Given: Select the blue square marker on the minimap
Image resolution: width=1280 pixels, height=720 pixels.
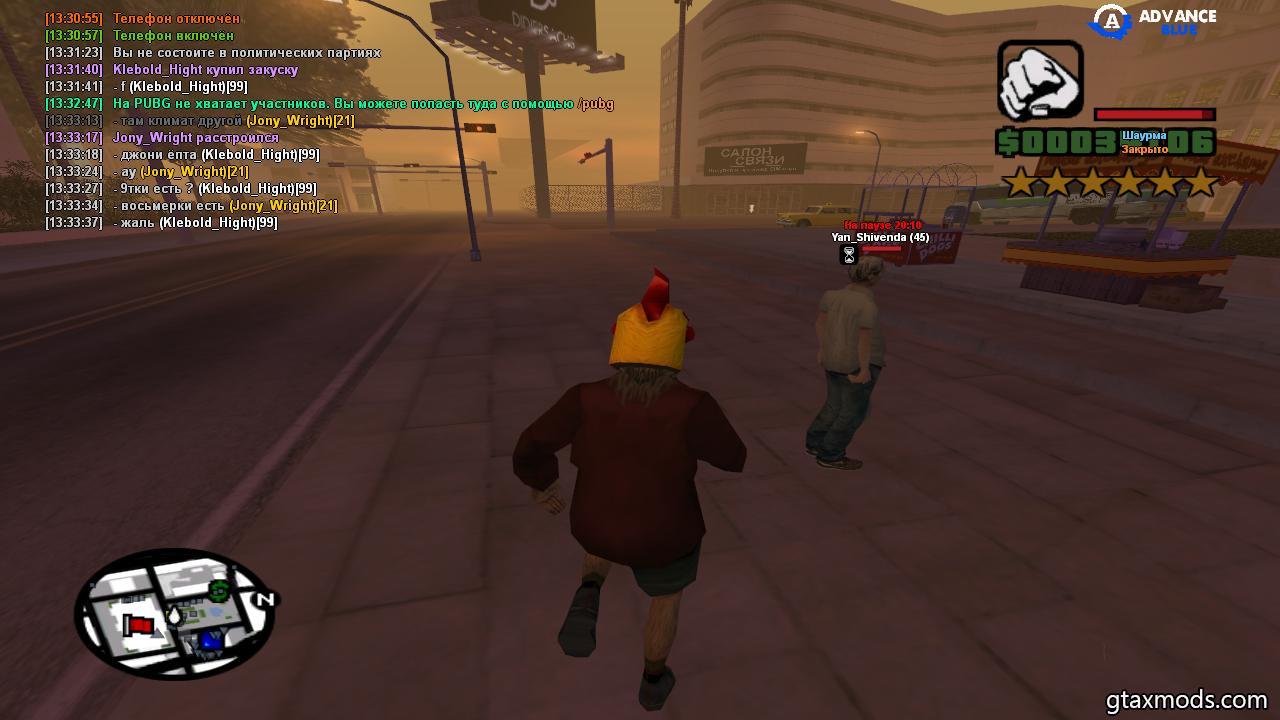Looking at the screenshot, I should coord(210,640).
